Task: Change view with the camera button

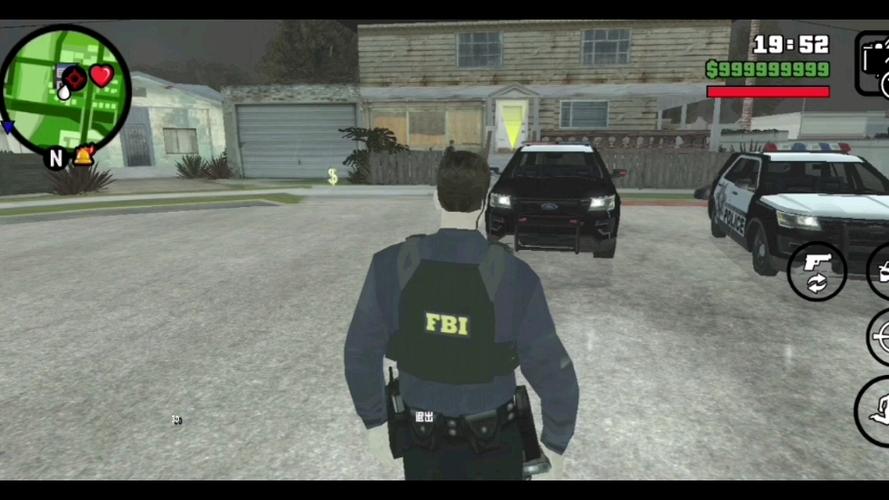Action: 874,62
